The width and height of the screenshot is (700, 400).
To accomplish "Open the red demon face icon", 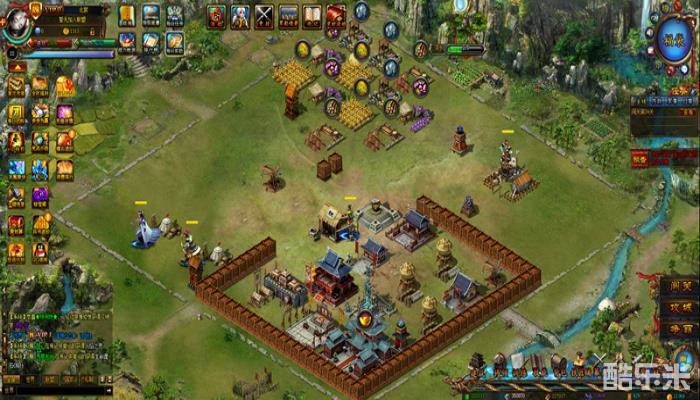I will 216,15.
